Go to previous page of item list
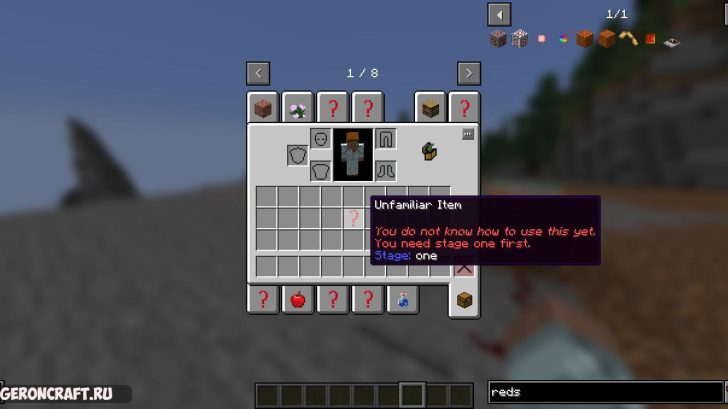The height and width of the screenshot is (409, 728). coord(499,14)
